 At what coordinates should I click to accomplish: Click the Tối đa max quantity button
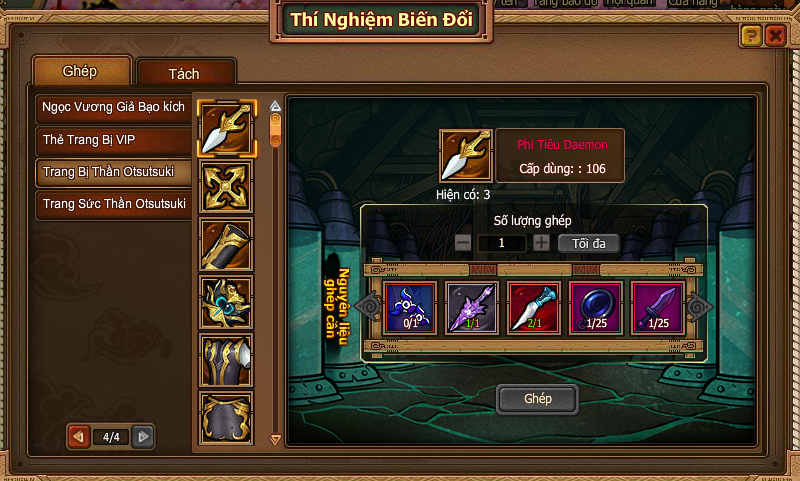pyautogui.click(x=588, y=243)
